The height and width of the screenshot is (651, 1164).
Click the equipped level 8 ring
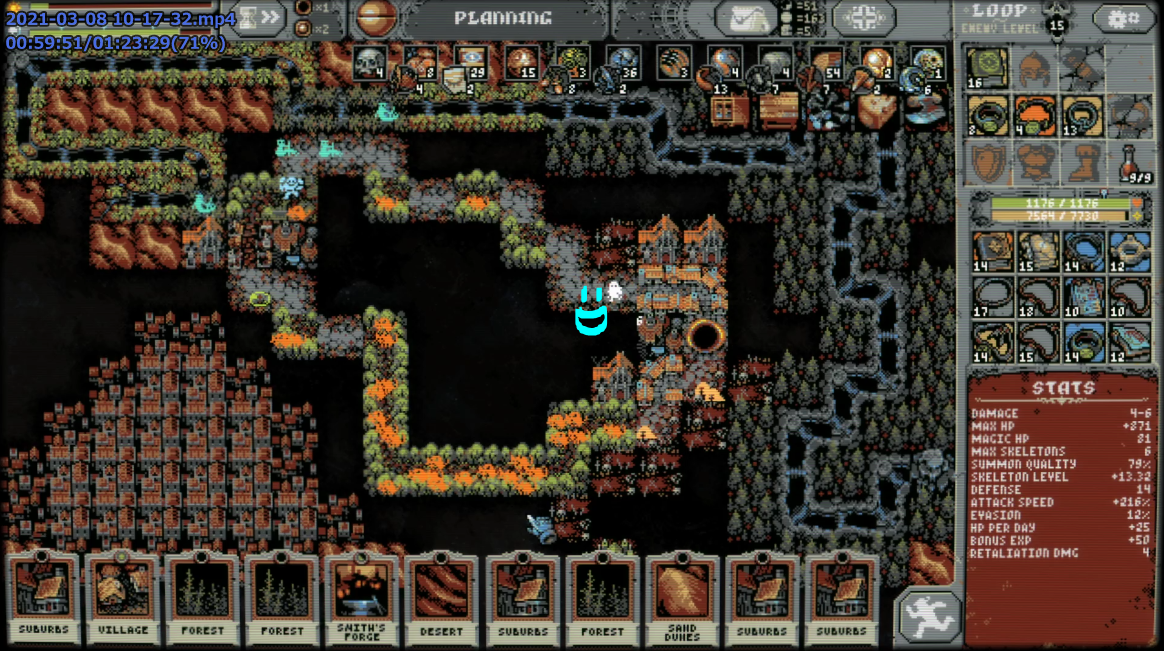tap(988, 117)
